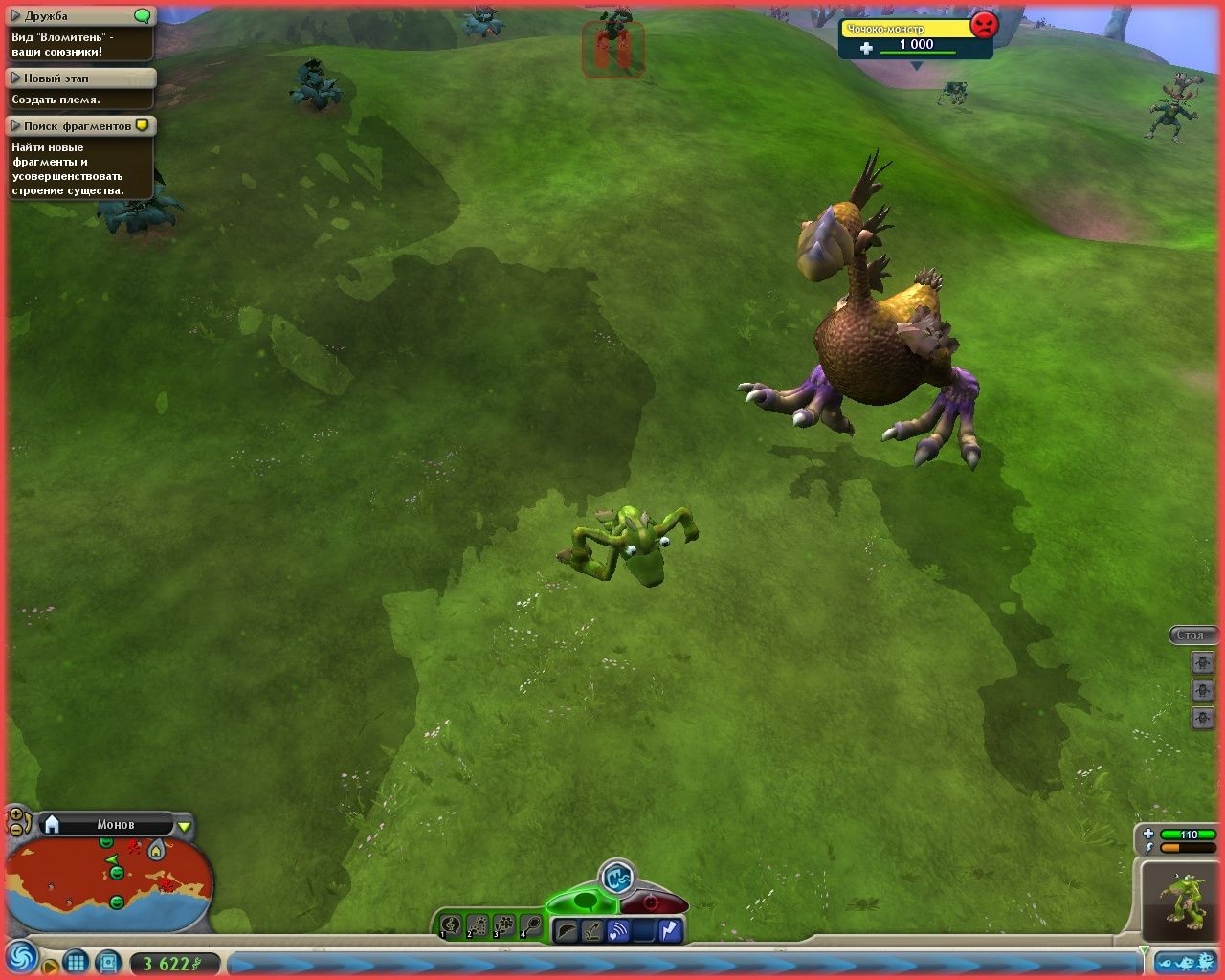Activate the lightning bolt Sprint ability
The height and width of the screenshot is (980, 1225).
click(670, 929)
